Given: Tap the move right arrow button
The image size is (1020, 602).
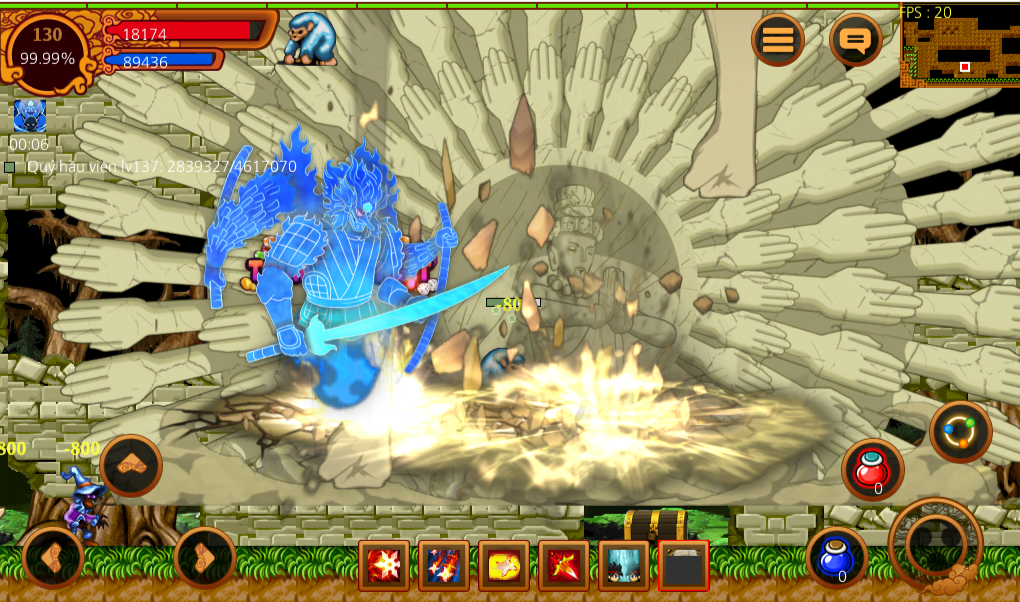Looking at the screenshot, I should [205, 556].
